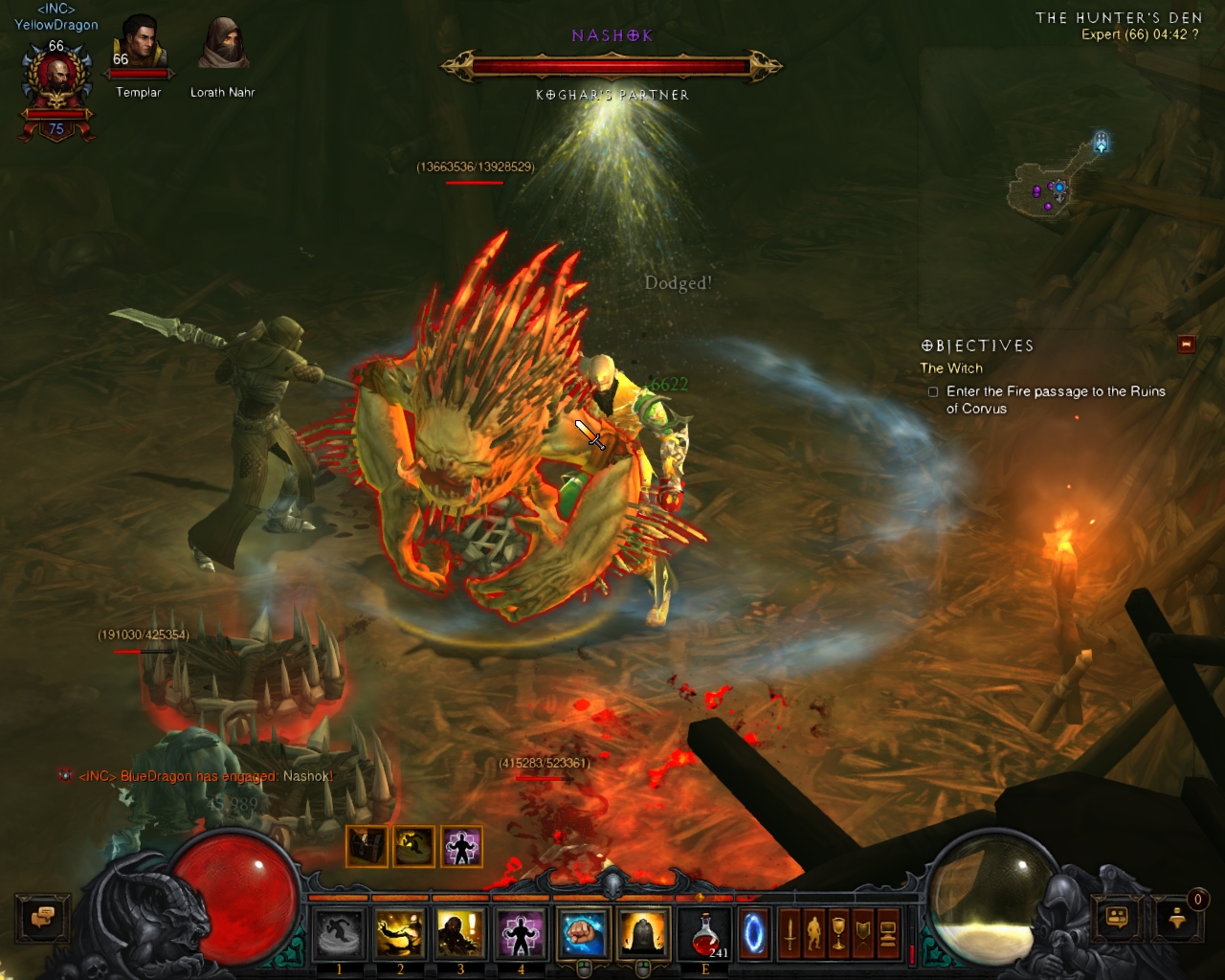Cast the skill in action bar slot 2
The width and height of the screenshot is (1225, 980).
400,933
